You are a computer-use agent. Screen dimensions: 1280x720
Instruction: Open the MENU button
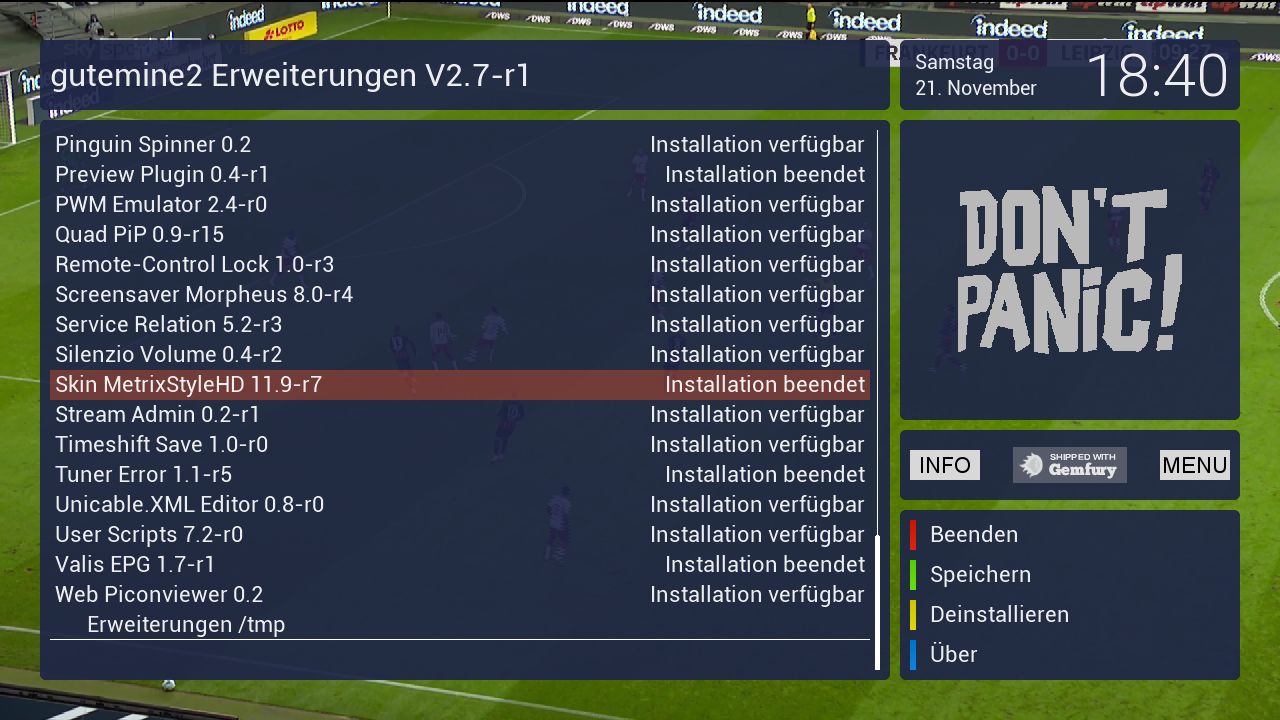point(1194,465)
